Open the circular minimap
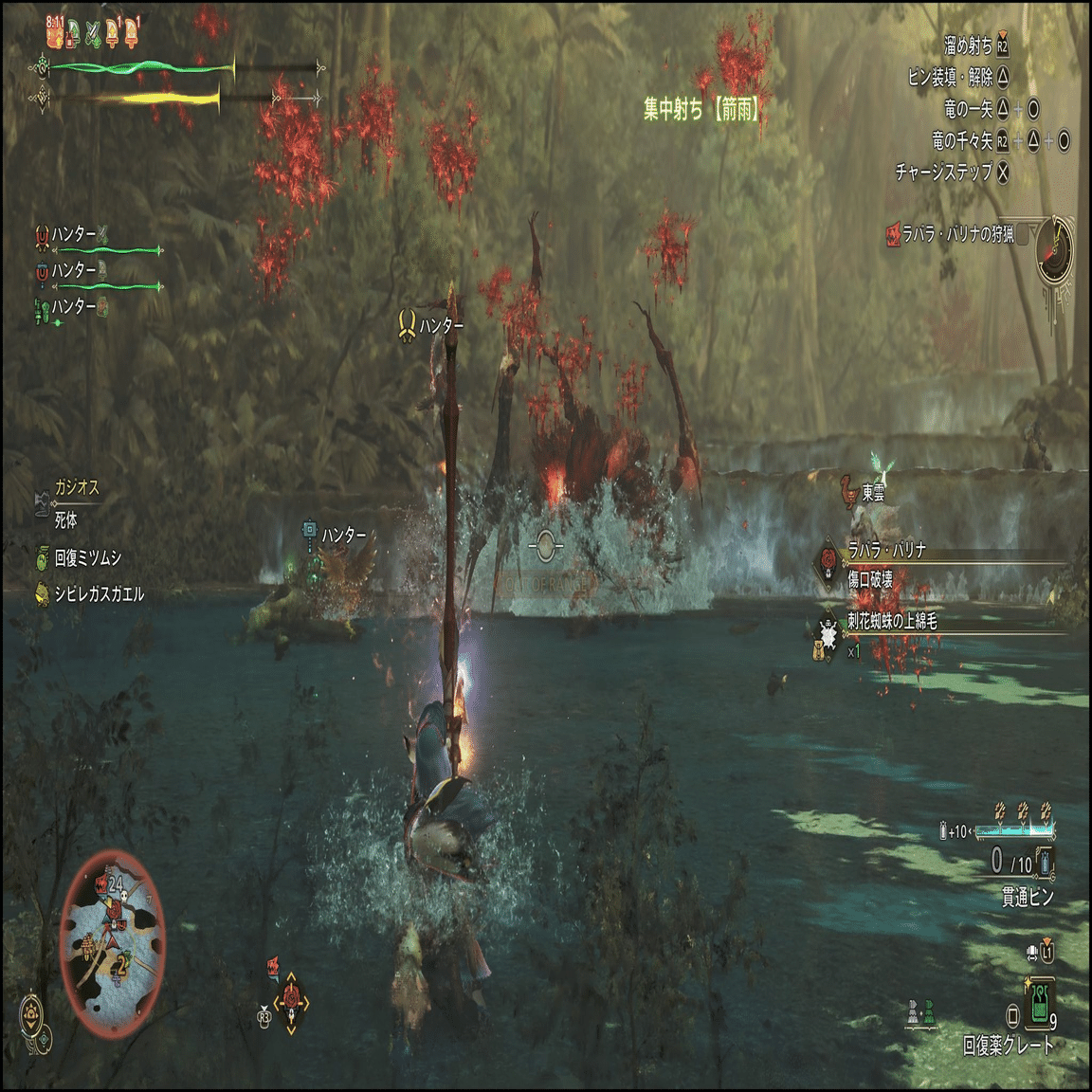The height and width of the screenshot is (1092, 1092). click(112, 941)
